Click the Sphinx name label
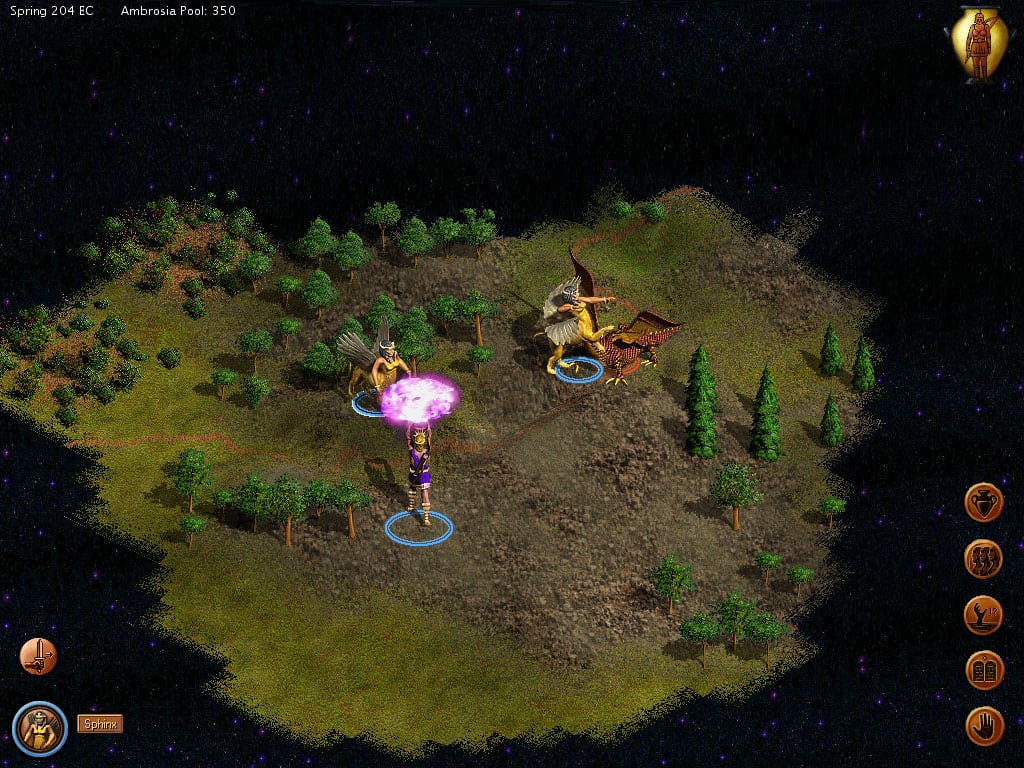The width and height of the screenshot is (1024, 768). coord(100,723)
